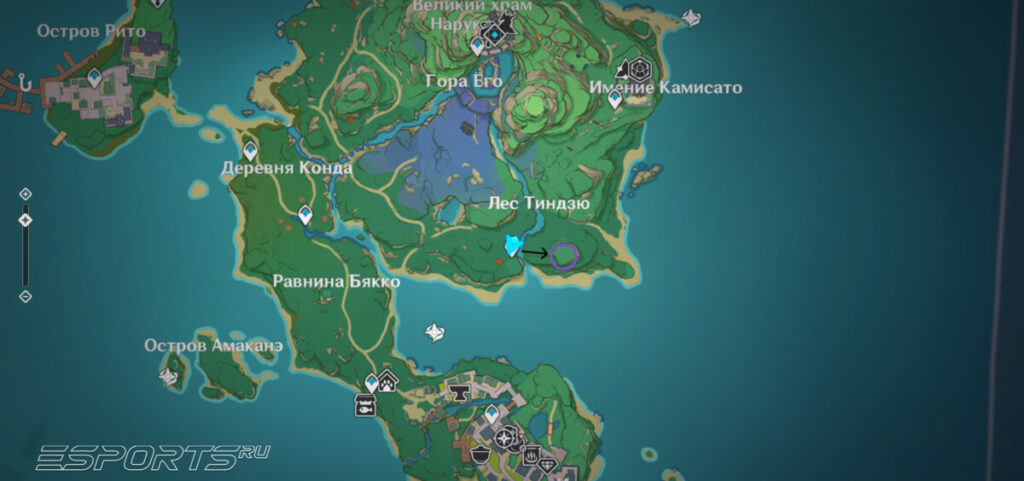Click the purple circle marker in Chinju Forest
This screenshot has height=481, width=1024.
564,256
